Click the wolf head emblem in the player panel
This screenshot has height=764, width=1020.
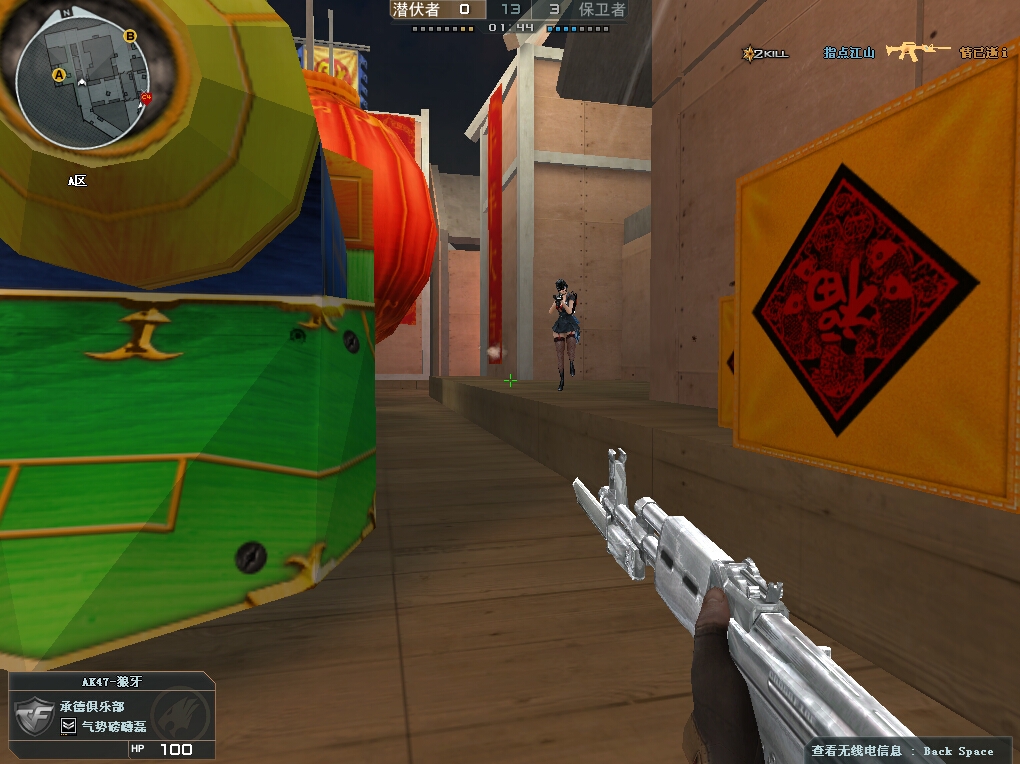point(180,713)
